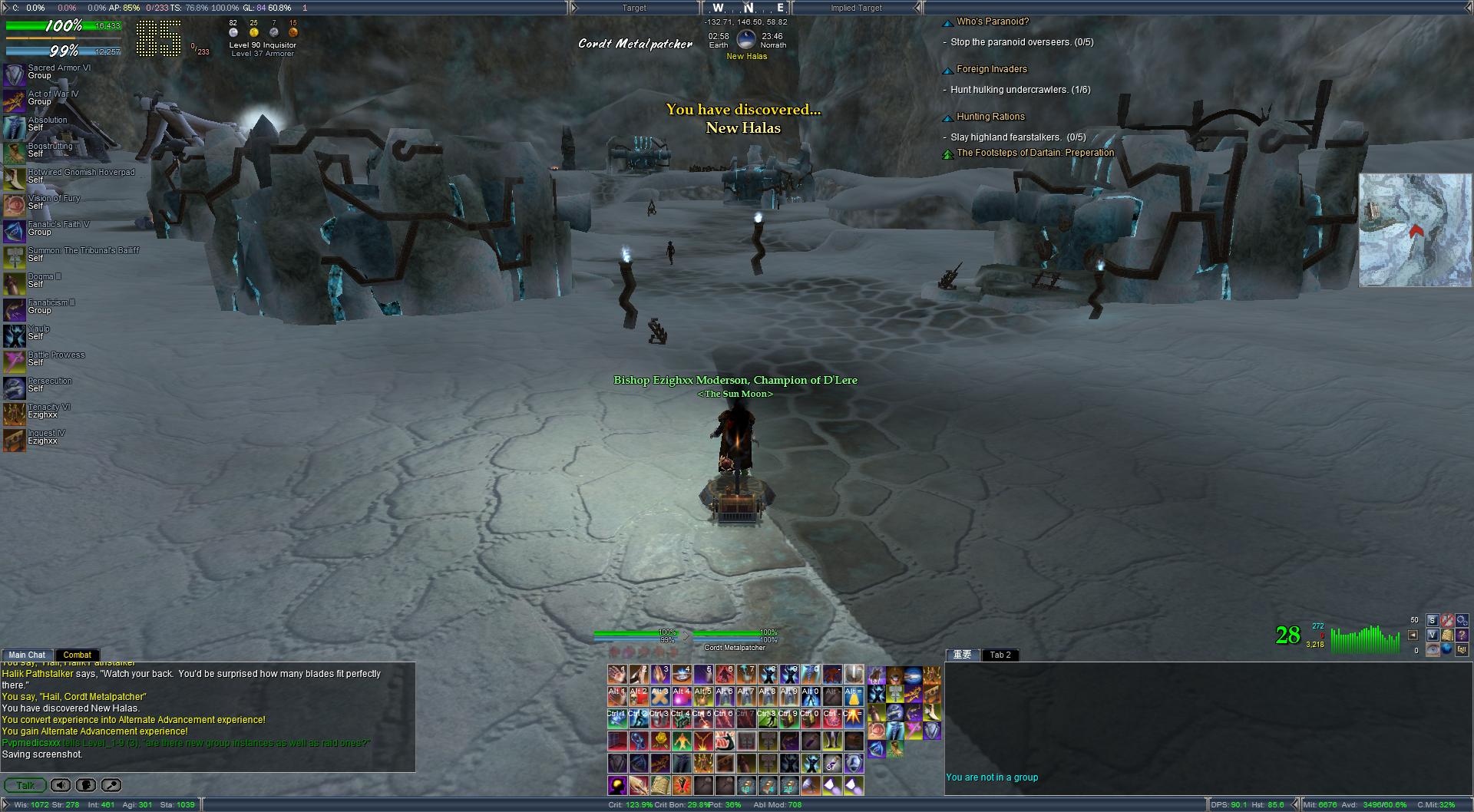Open the minimap of New Halas

(1415, 230)
